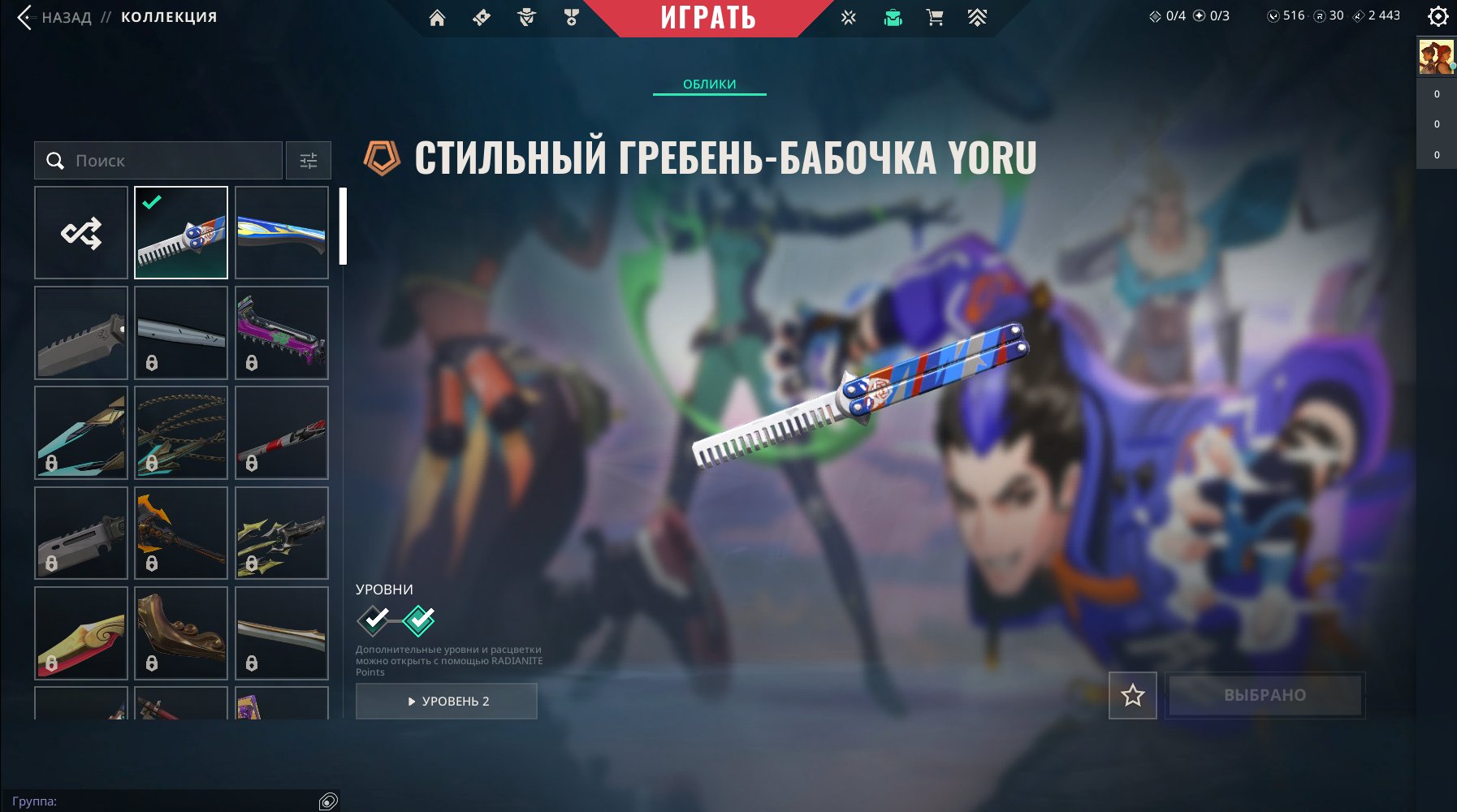Screen dimensions: 1457x812
Task: Select the random skin shuffle tile
Action: (x=80, y=232)
